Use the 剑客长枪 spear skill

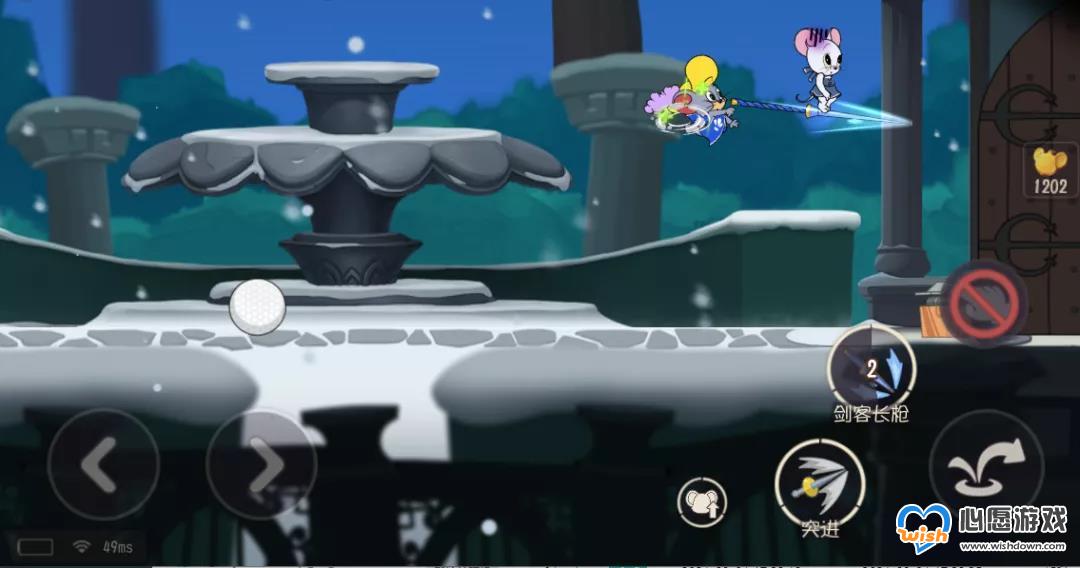tap(871, 367)
